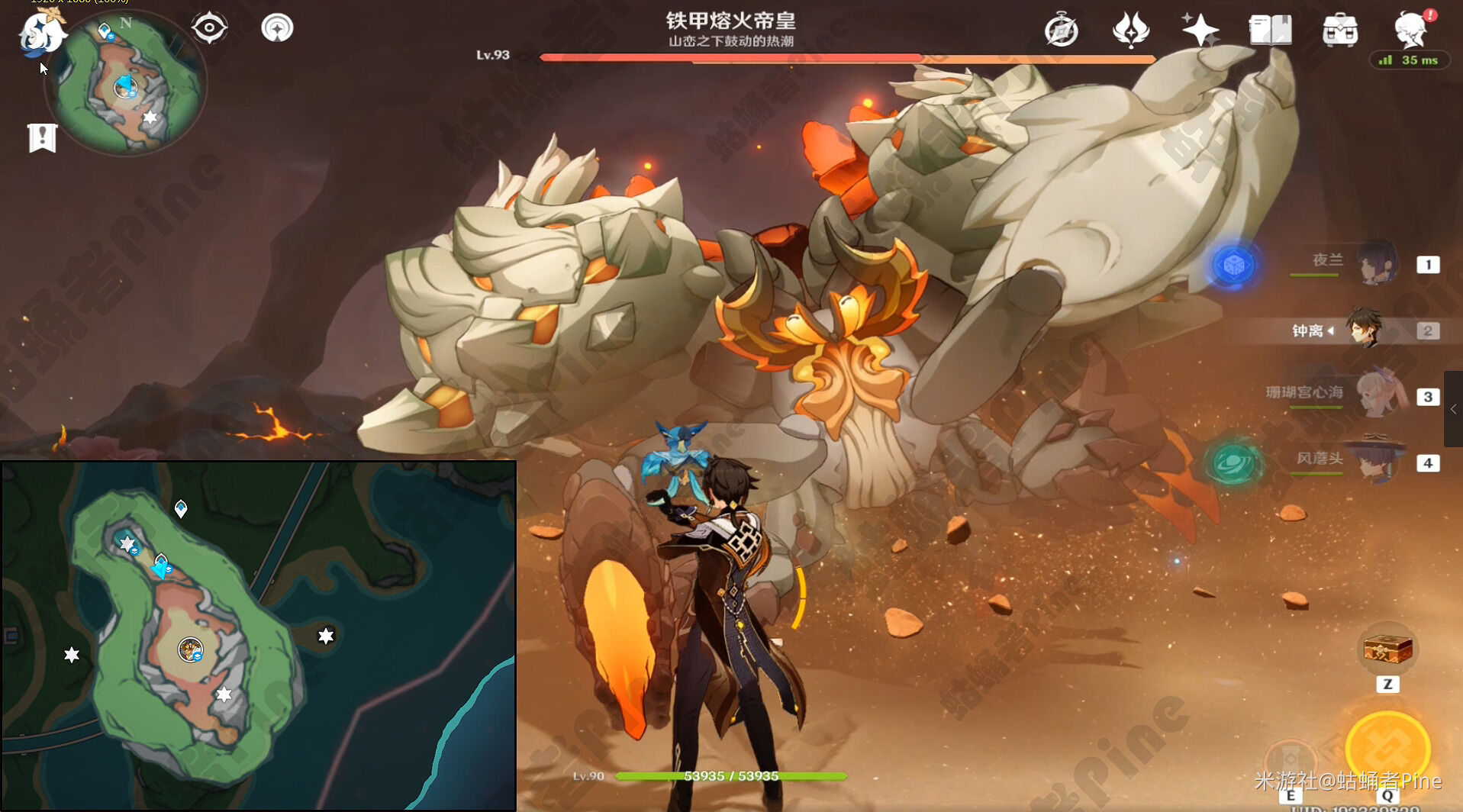Open the adventurer handbook book icon
The height and width of the screenshot is (812, 1463).
[1270, 31]
